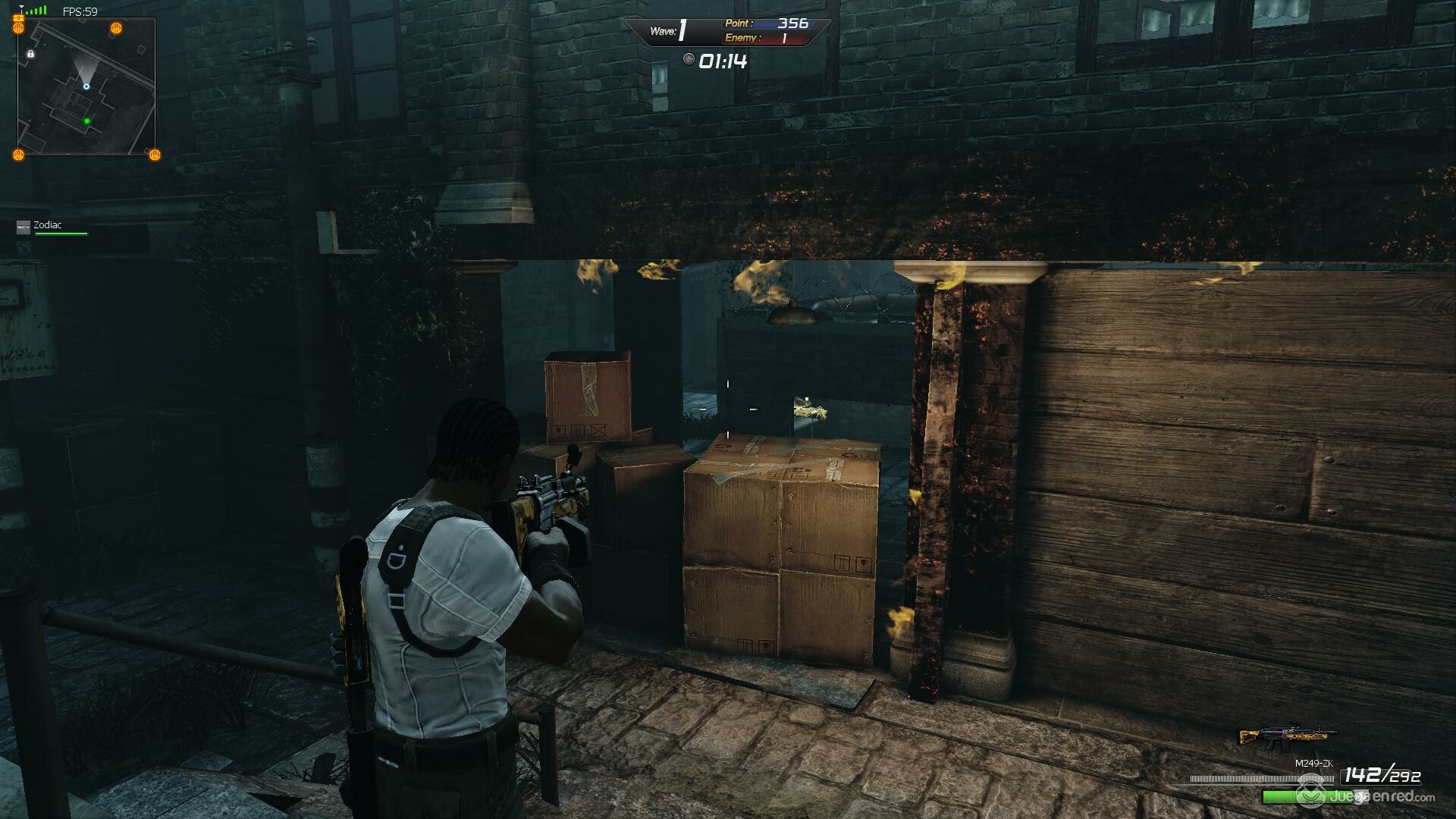Select teammate Zodiac in the squad list

tap(47, 225)
